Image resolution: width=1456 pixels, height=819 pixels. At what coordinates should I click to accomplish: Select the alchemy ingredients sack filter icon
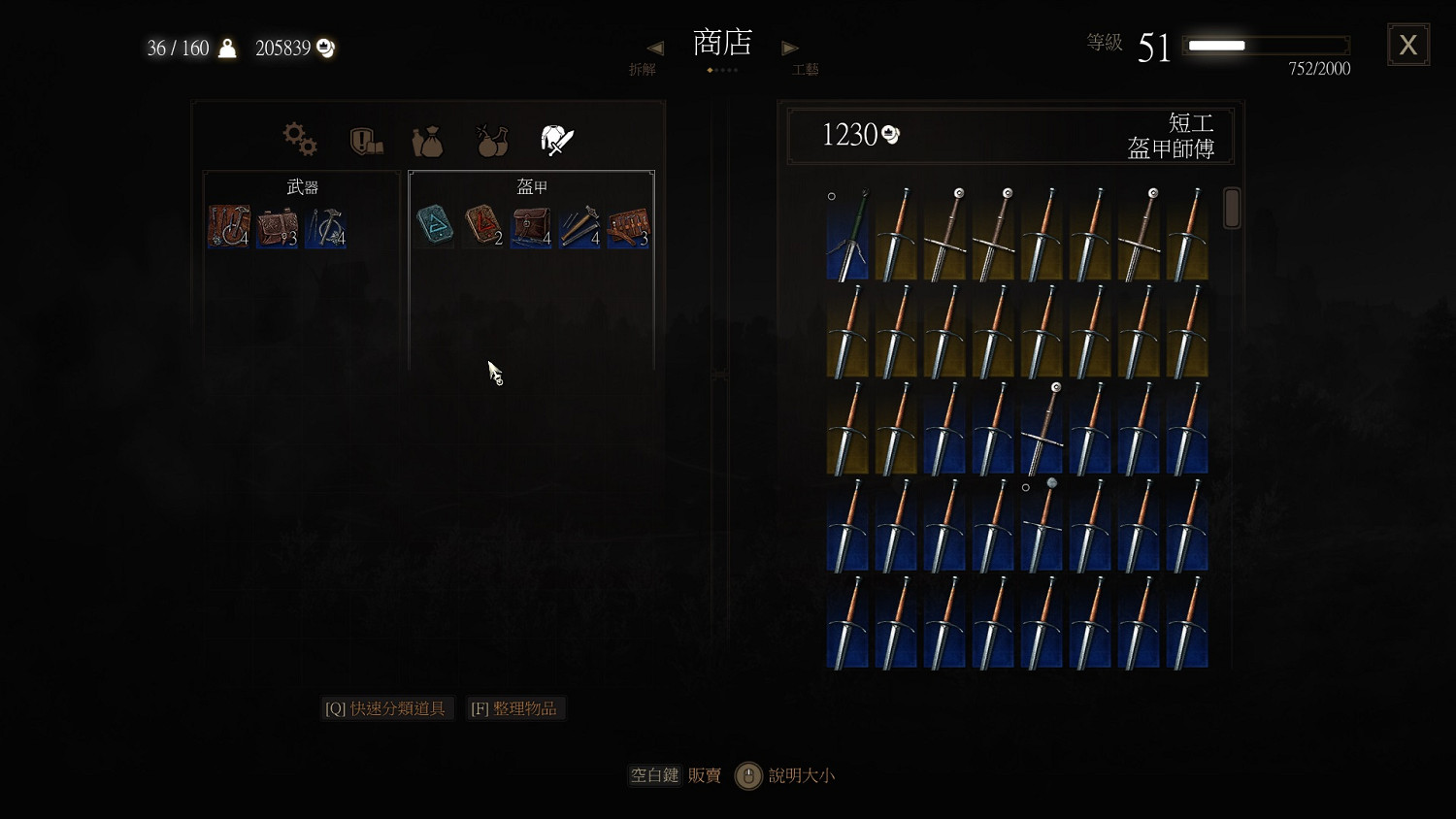click(x=427, y=141)
